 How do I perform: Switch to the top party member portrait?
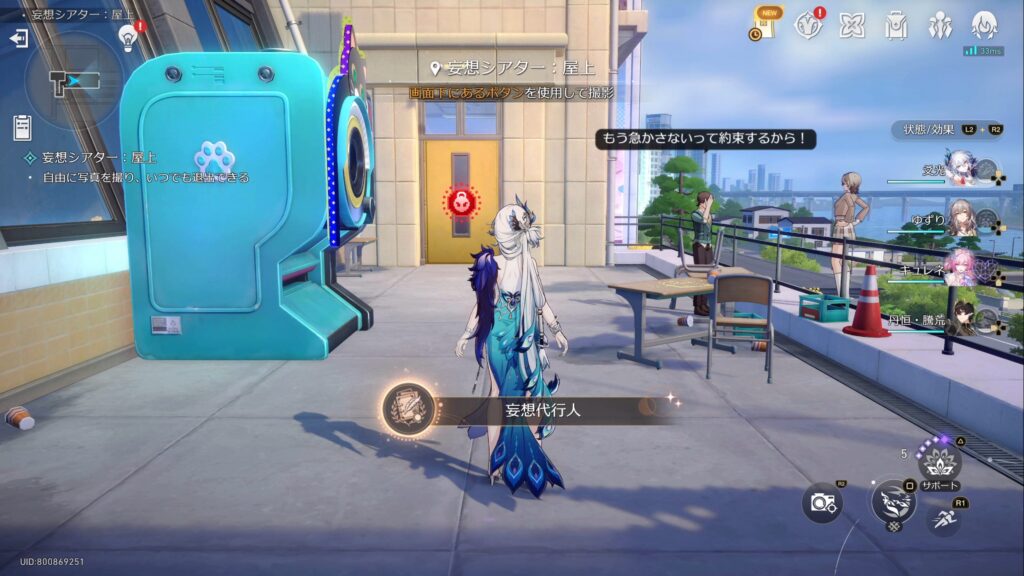[x=962, y=168]
